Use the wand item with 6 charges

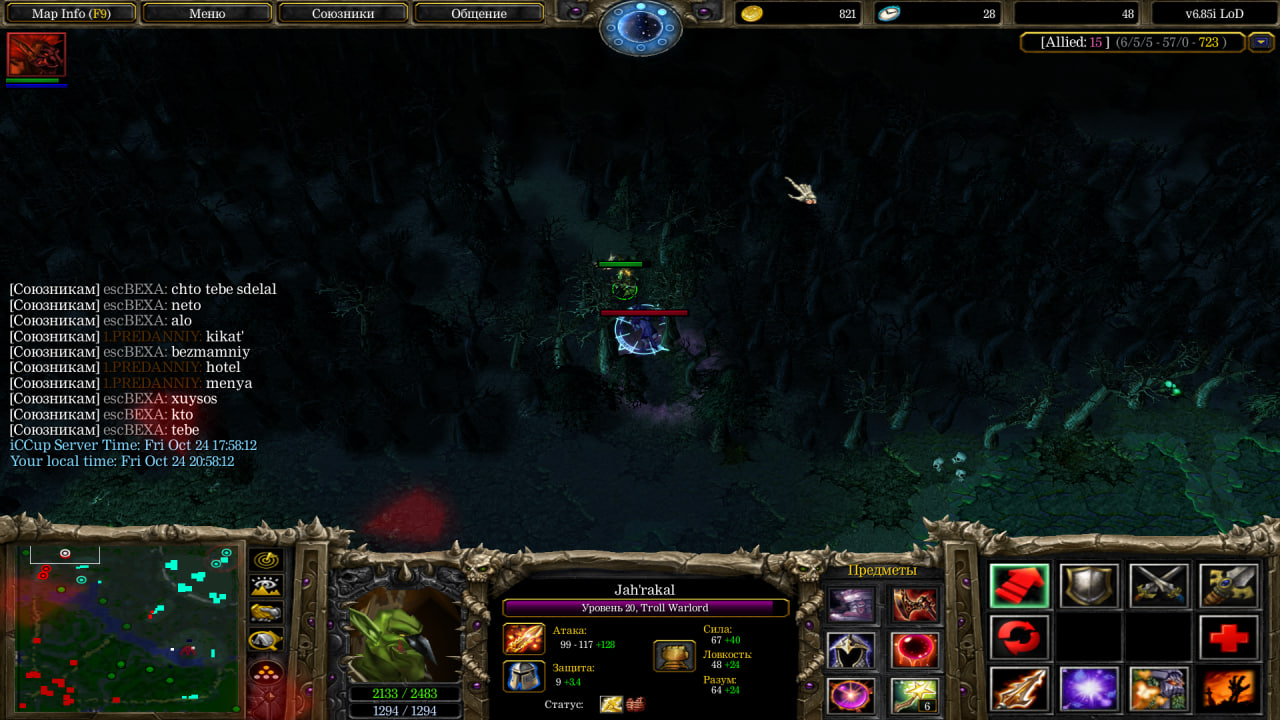(x=914, y=695)
